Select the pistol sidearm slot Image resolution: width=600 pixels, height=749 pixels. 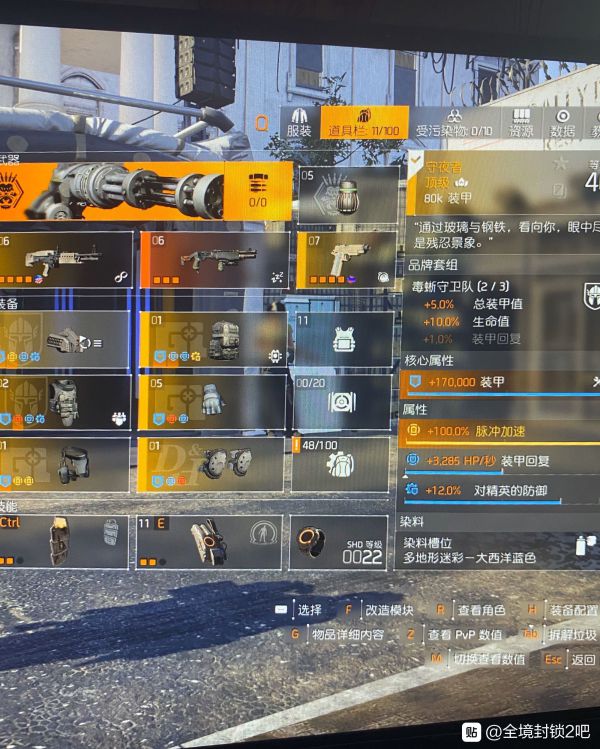[x=346, y=259]
